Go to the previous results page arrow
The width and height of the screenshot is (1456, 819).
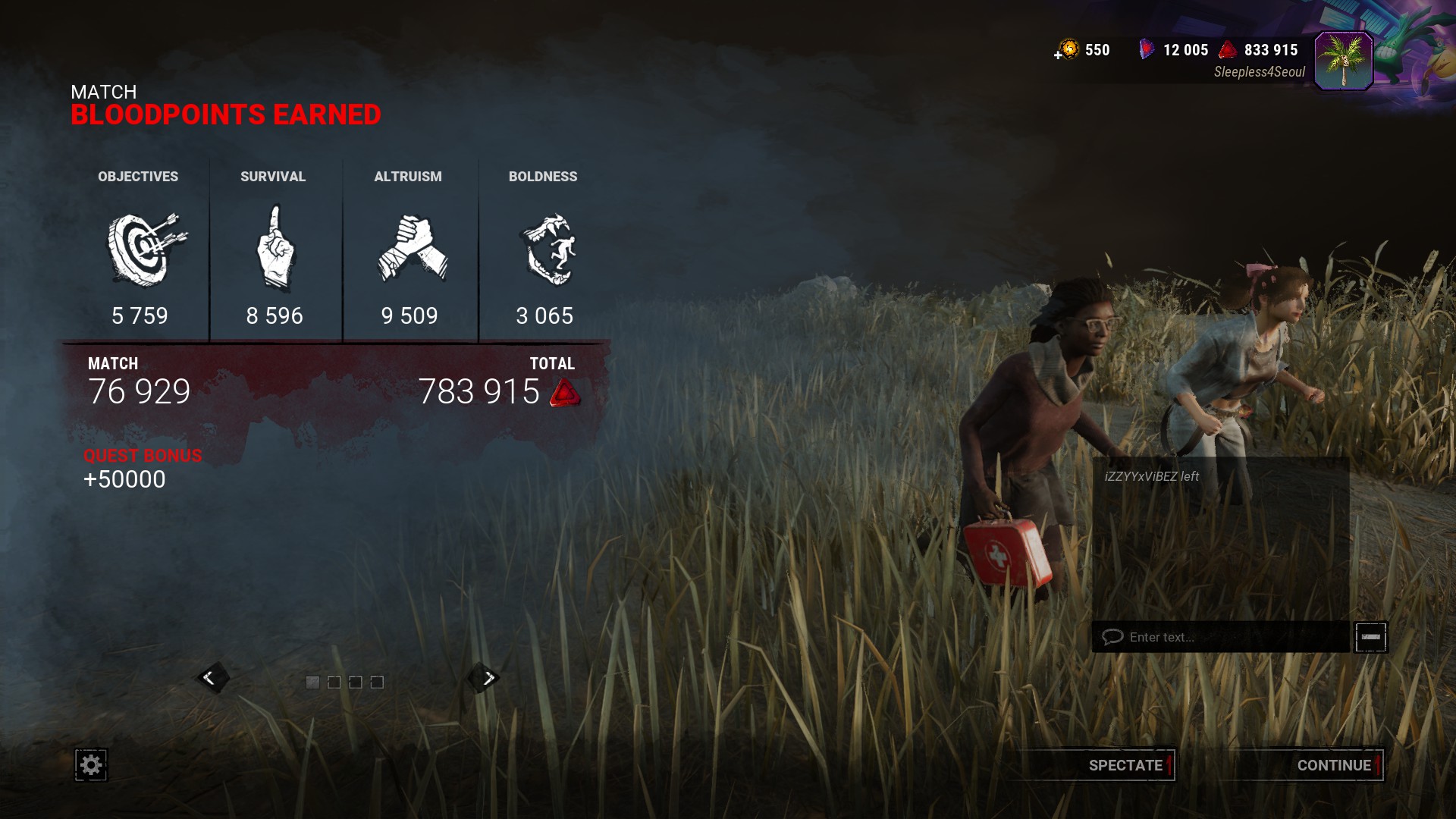tap(210, 678)
